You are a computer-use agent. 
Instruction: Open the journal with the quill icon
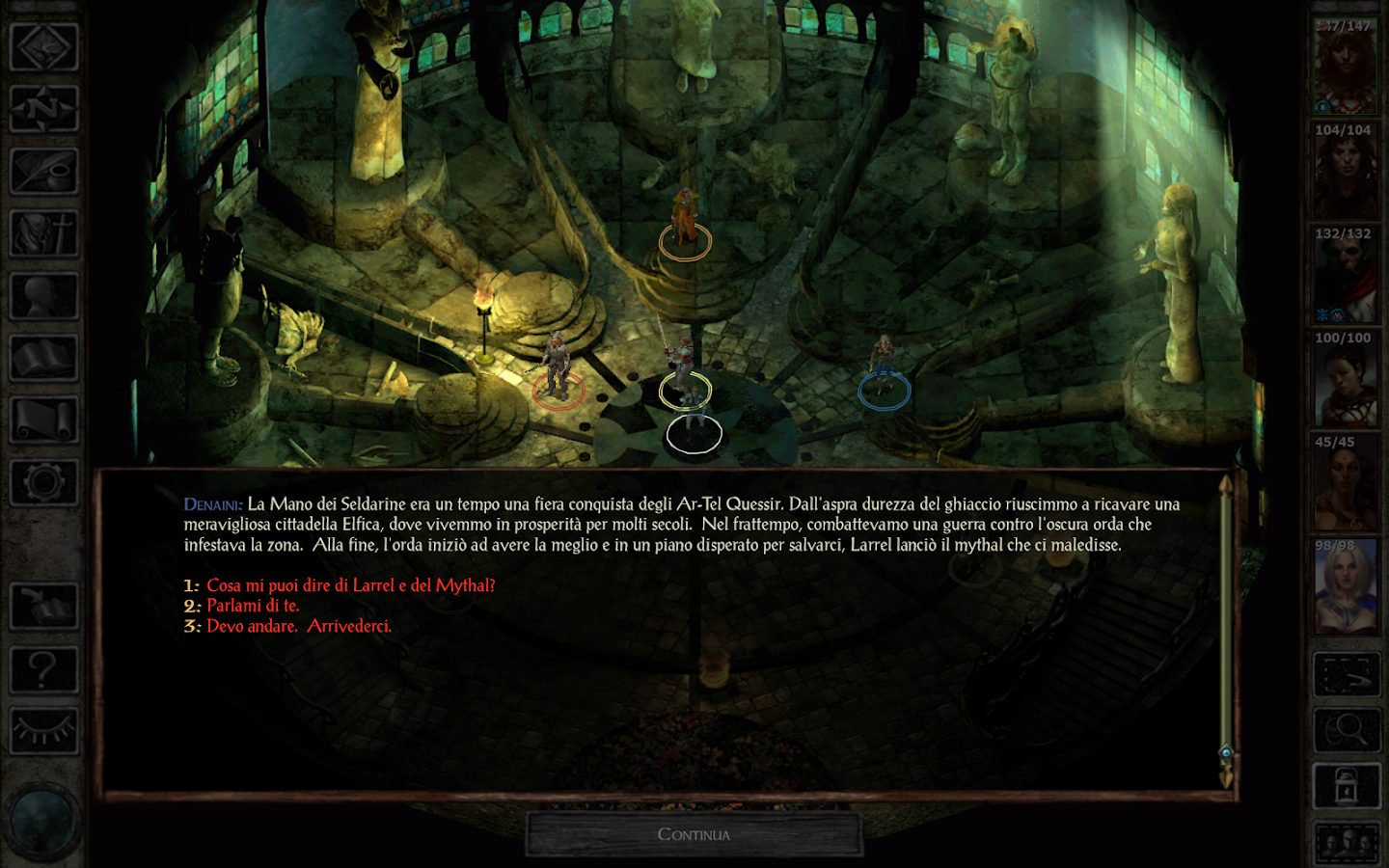tap(42, 172)
